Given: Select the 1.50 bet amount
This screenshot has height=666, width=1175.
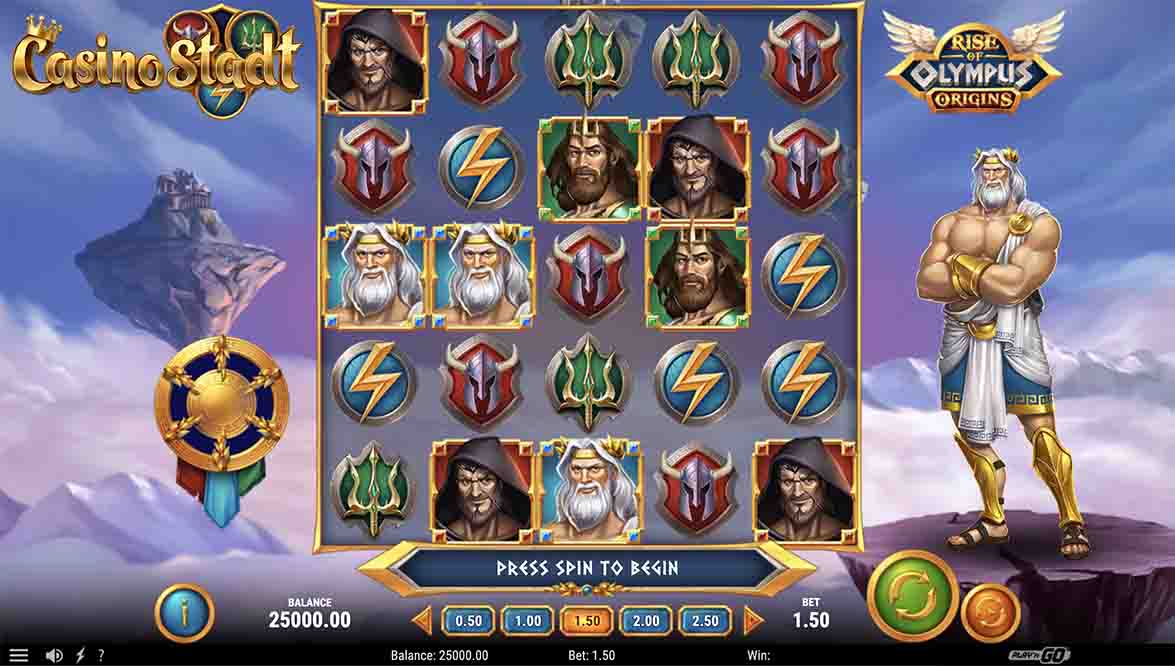Looking at the screenshot, I should (x=587, y=621).
